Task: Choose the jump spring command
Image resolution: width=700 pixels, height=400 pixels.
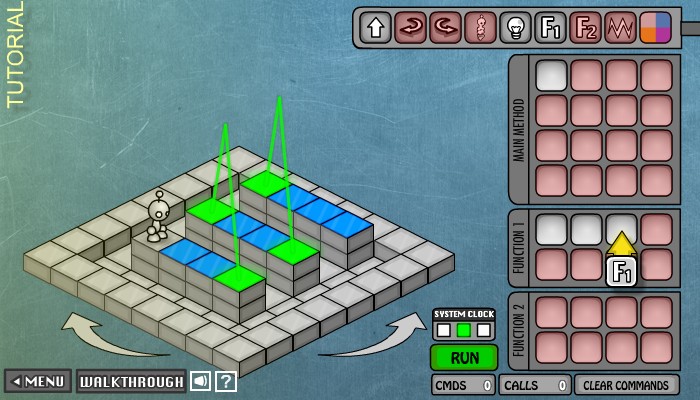Action: click(x=481, y=27)
